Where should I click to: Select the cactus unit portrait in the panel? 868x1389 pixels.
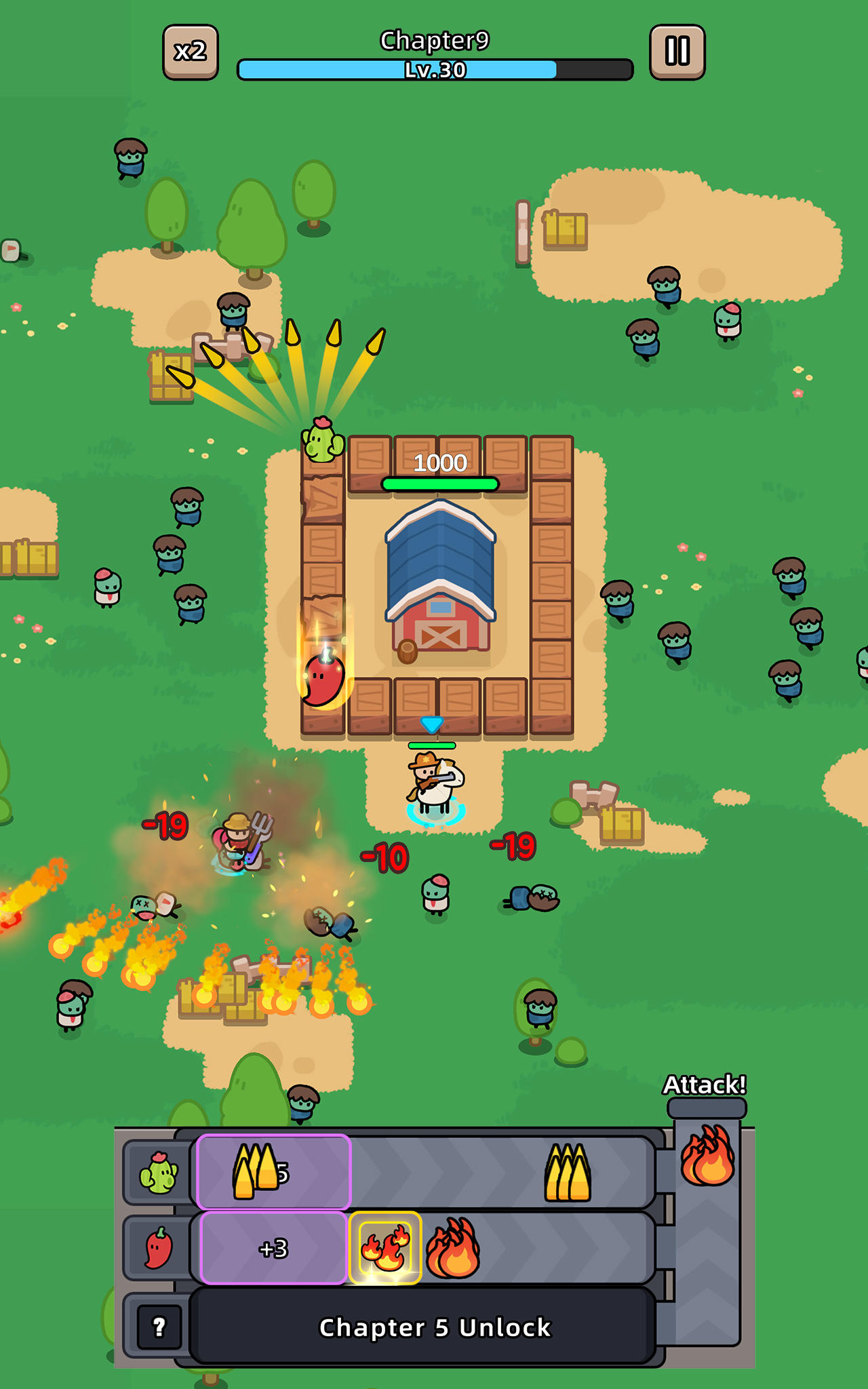coord(160,1171)
